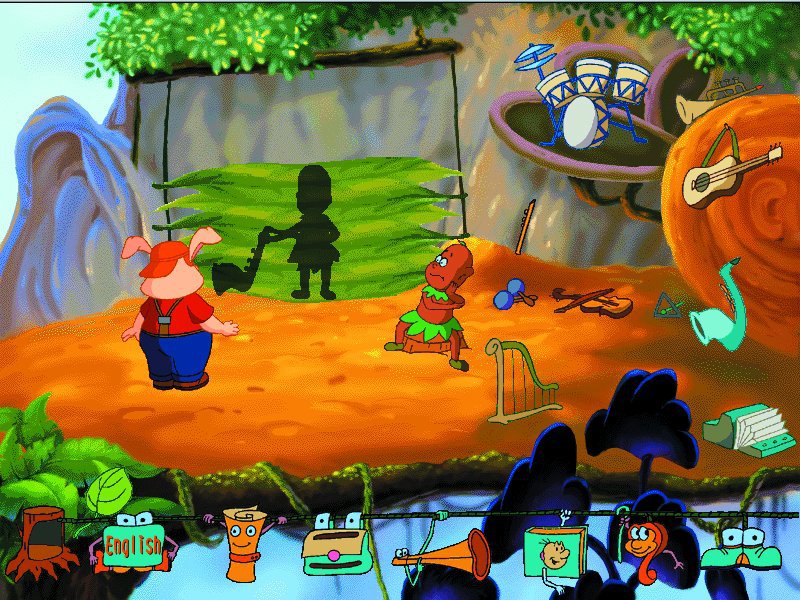Choose the green accordion instrument
This screenshot has height=600, width=800.
click(x=741, y=427)
